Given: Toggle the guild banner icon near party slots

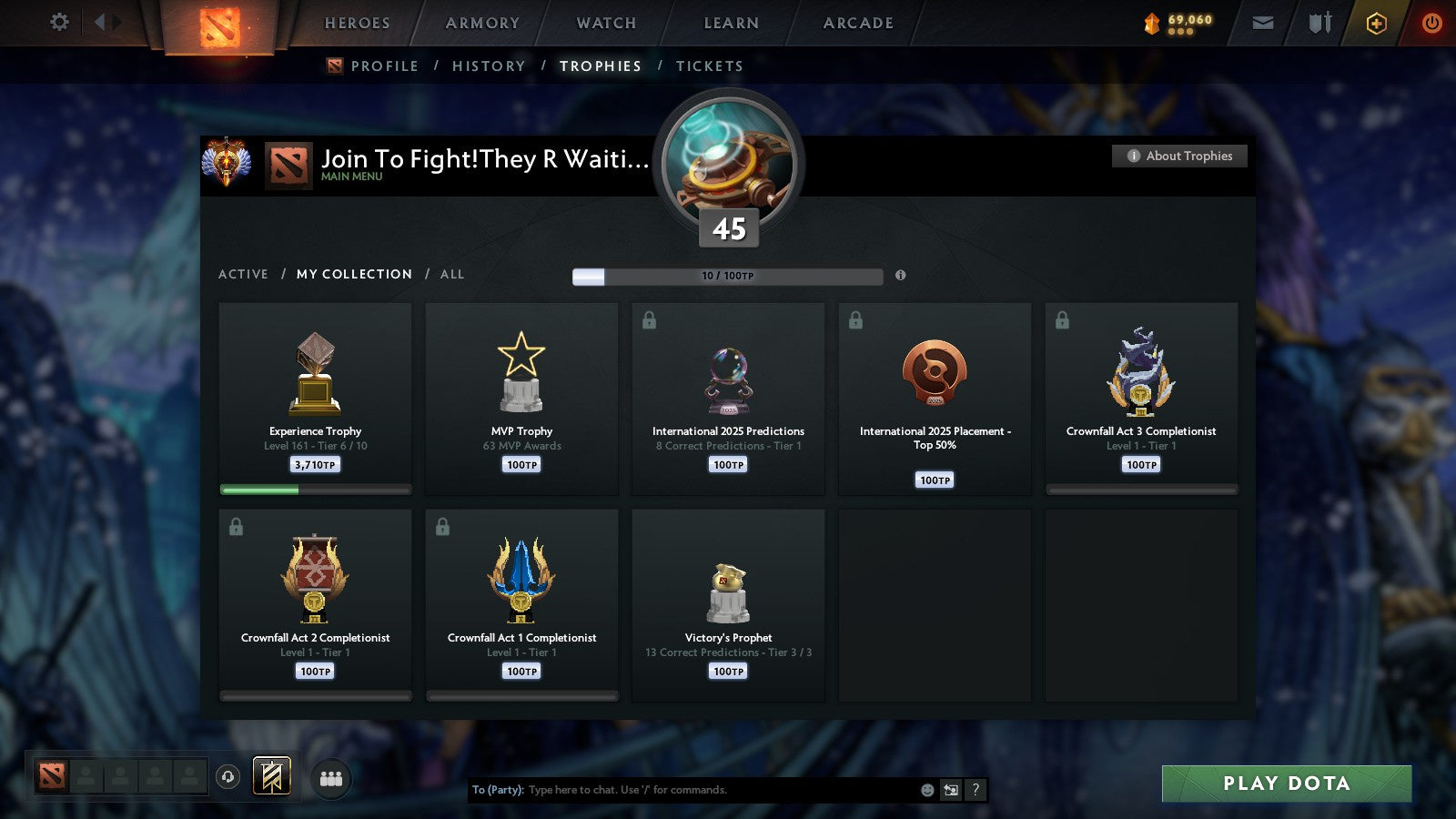Looking at the screenshot, I should coord(270,775).
